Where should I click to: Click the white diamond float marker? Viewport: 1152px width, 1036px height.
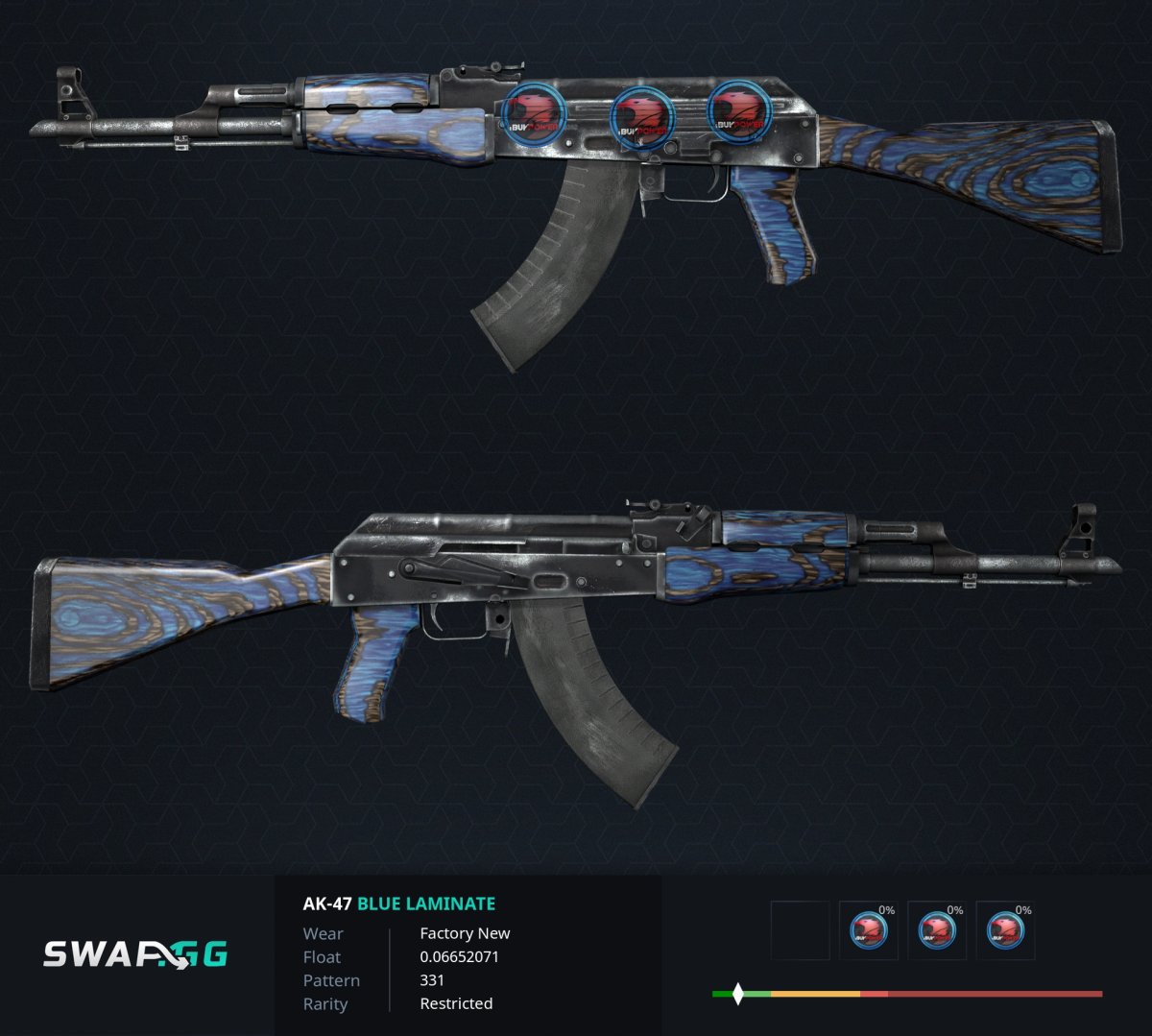pyautogui.click(x=737, y=994)
